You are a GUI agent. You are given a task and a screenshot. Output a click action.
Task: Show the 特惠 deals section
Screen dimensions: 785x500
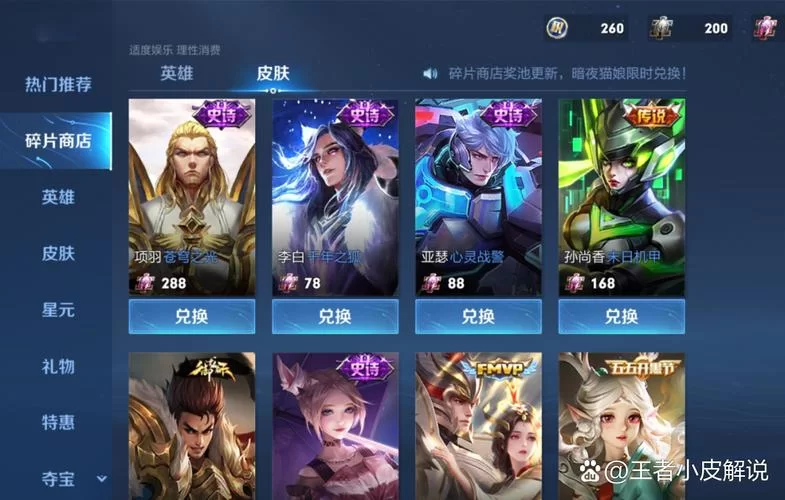coord(58,422)
